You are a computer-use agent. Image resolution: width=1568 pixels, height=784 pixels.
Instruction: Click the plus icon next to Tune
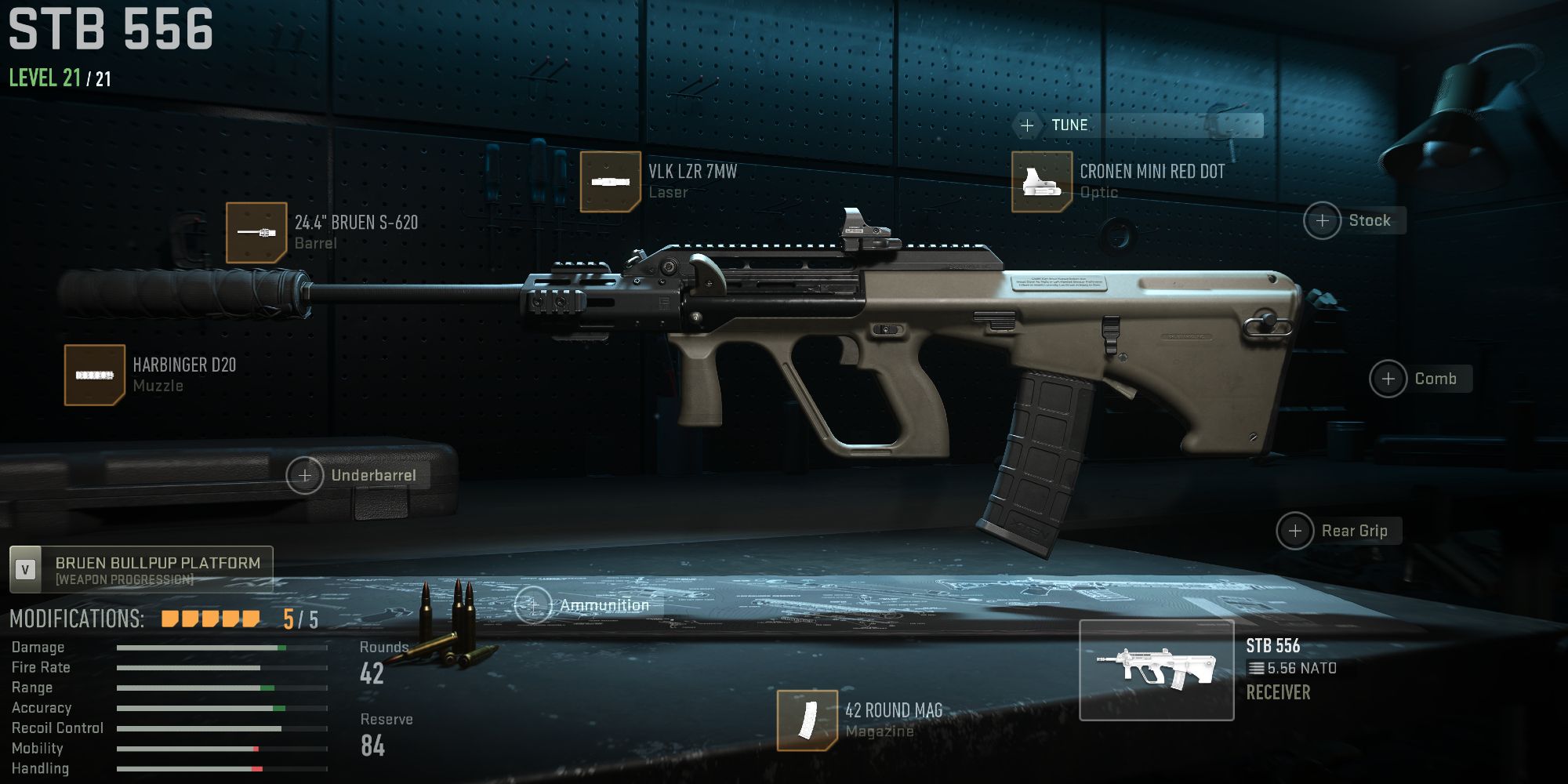[x=1027, y=125]
